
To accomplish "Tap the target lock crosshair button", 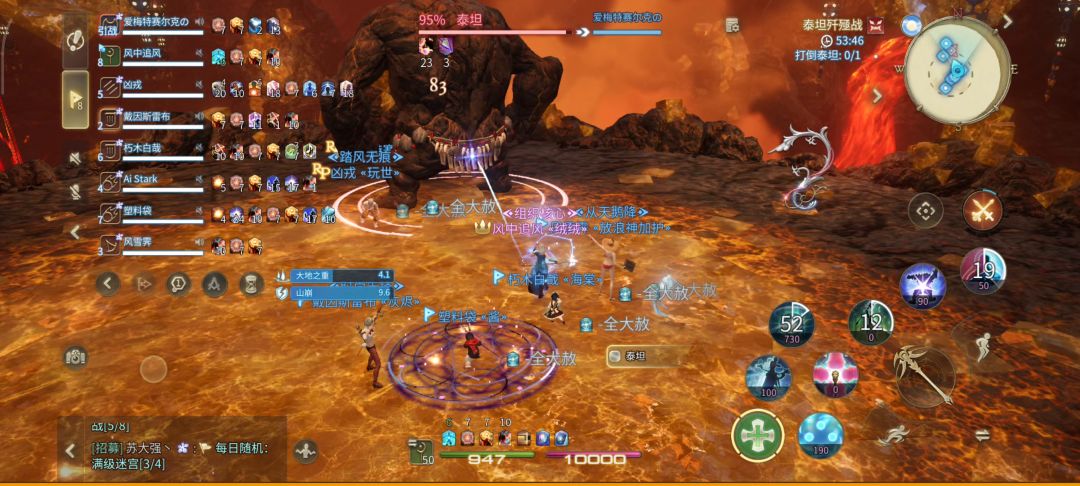I will [x=926, y=211].
